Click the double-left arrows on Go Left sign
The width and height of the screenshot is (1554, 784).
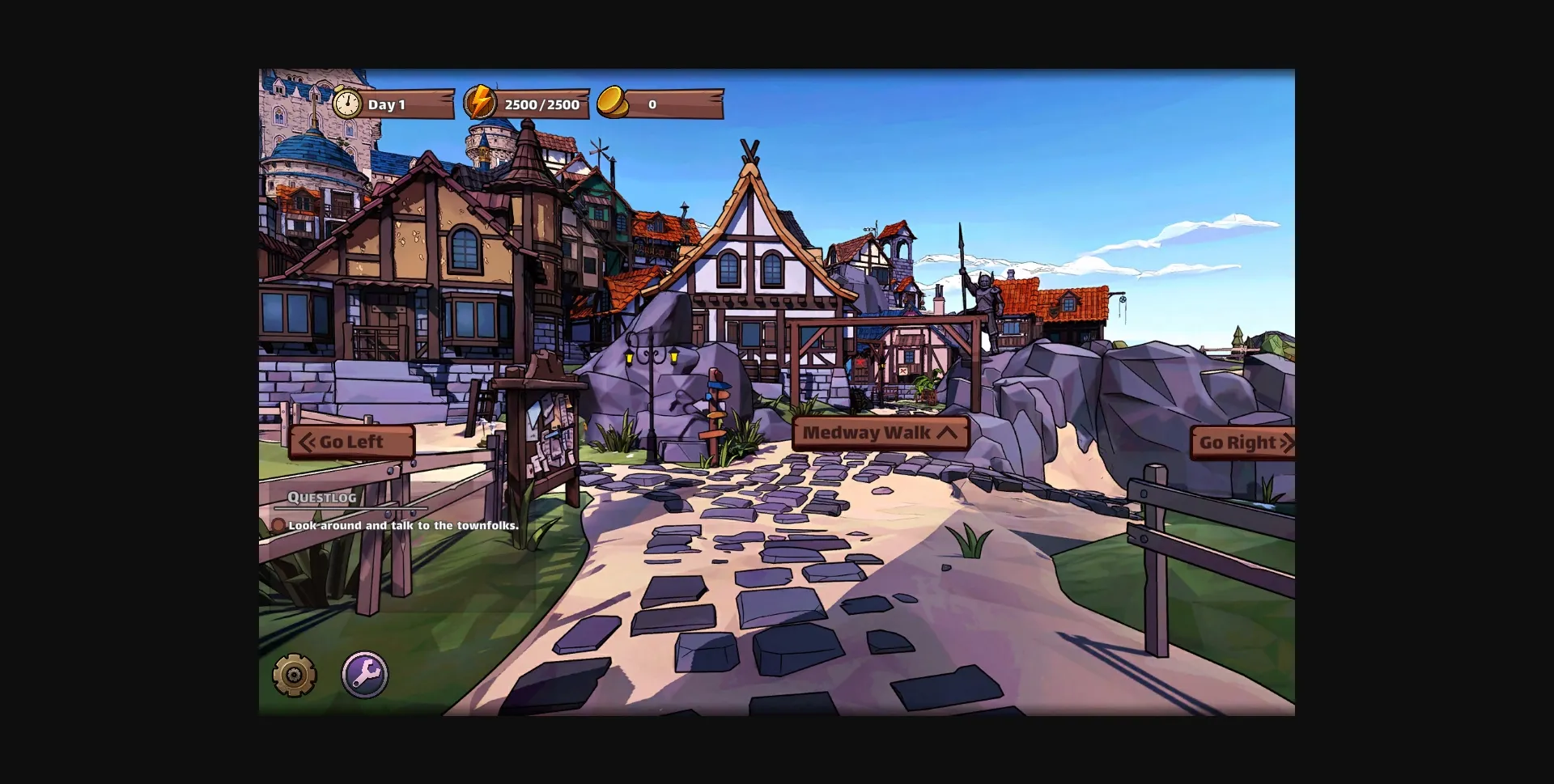pos(309,442)
